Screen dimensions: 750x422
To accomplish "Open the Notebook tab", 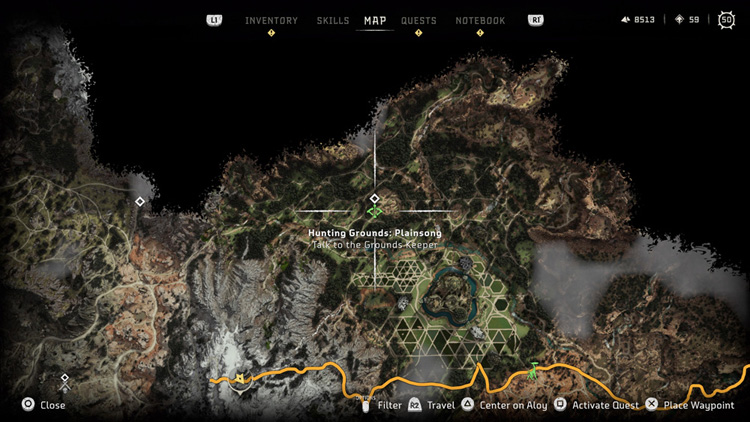I will click(x=480, y=21).
